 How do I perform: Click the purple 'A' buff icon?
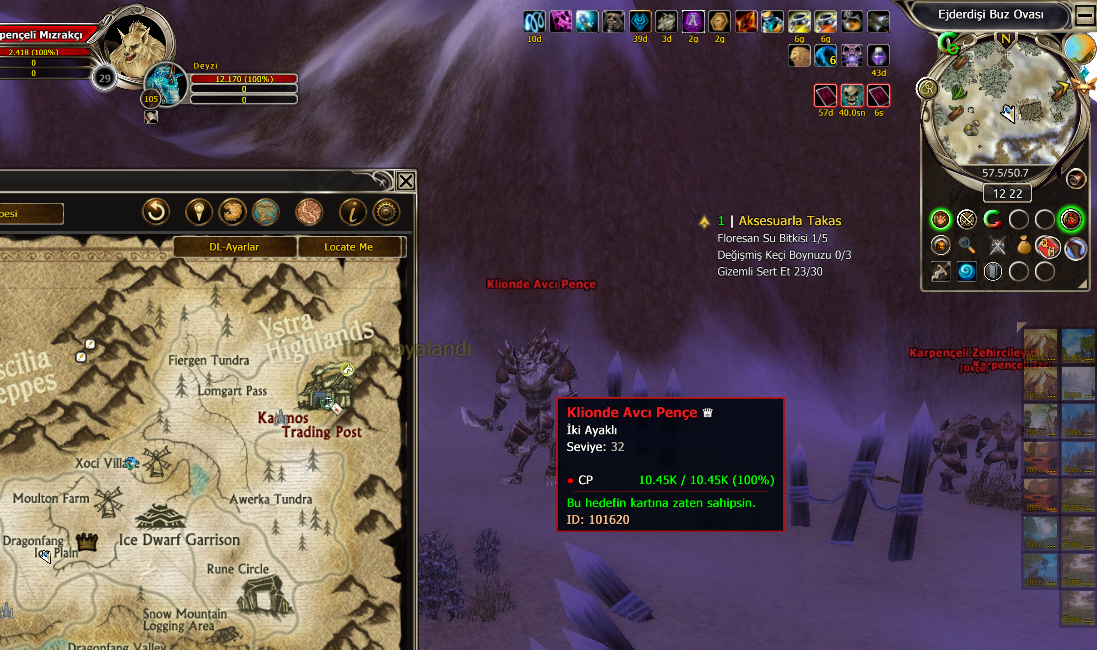[x=693, y=21]
